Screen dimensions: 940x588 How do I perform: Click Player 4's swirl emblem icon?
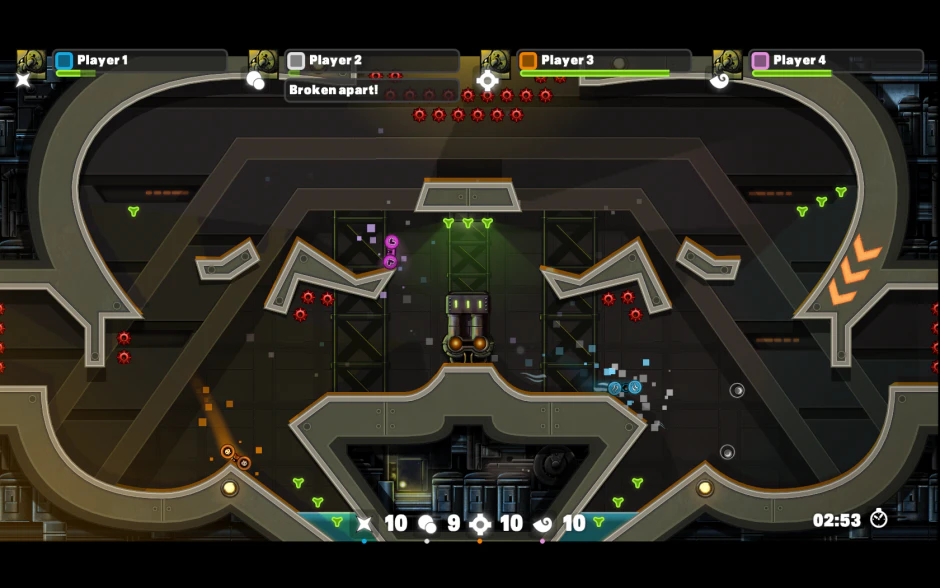point(719,80)
